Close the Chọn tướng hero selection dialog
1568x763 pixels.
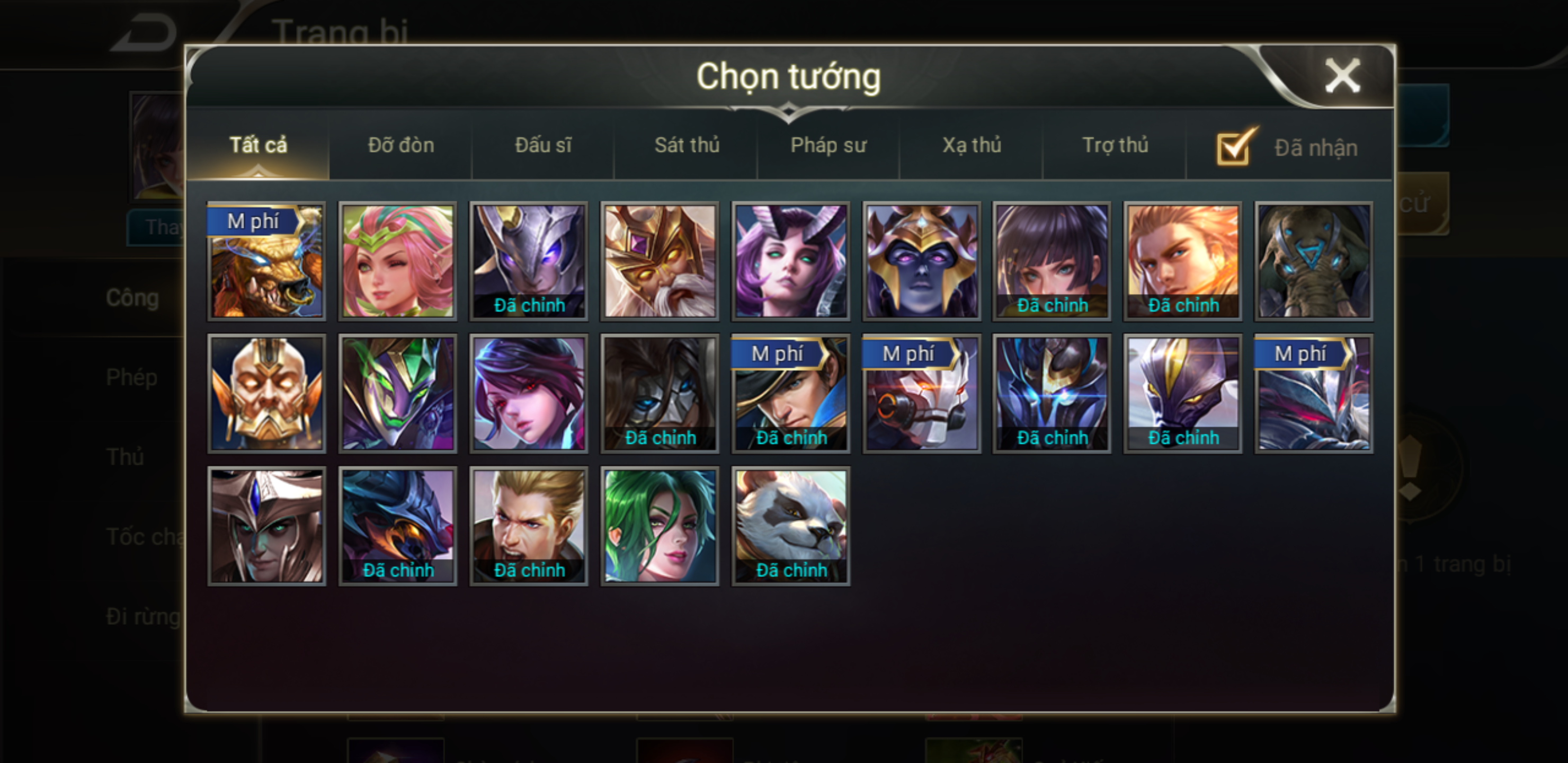click(x=1342, y=77)
